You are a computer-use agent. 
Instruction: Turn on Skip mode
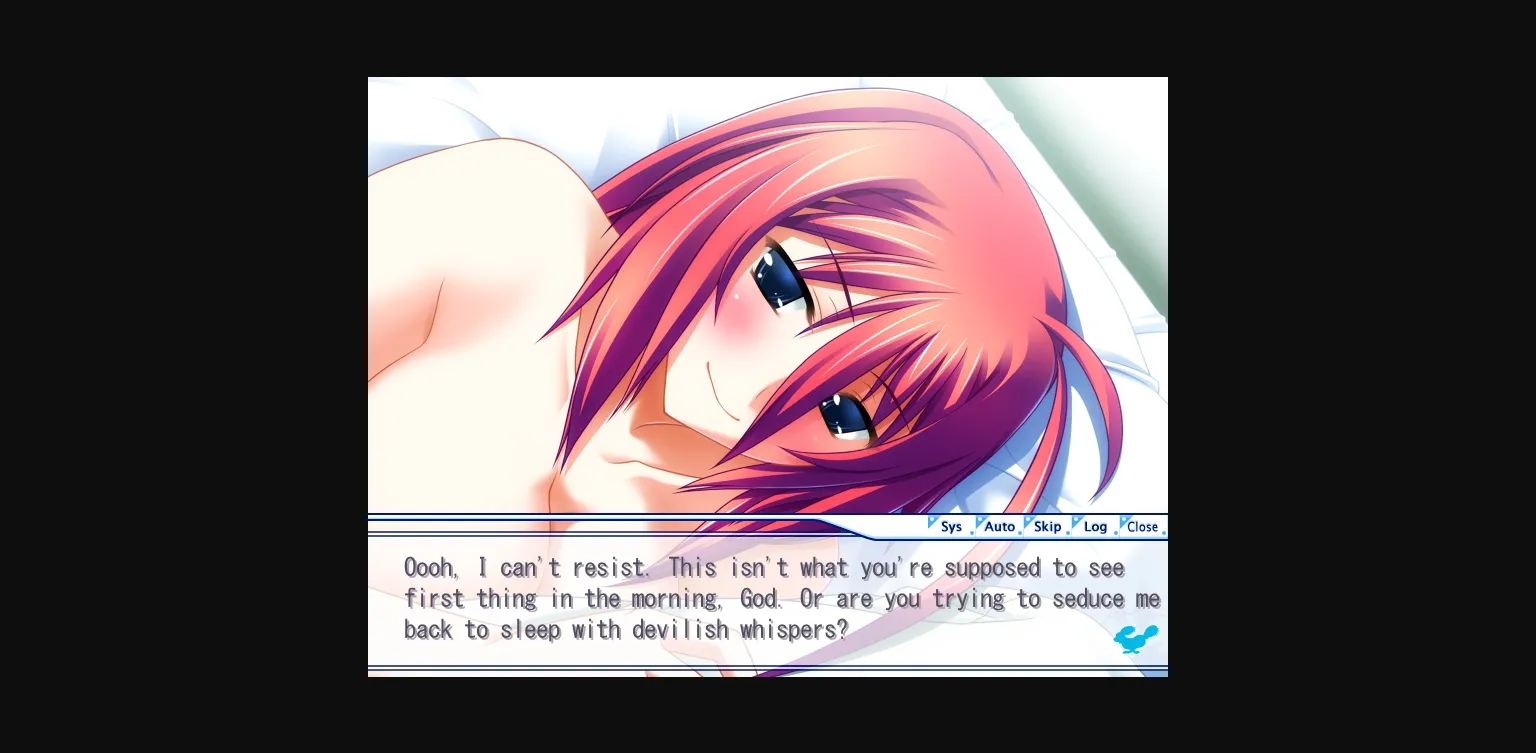click(1047, 527)
